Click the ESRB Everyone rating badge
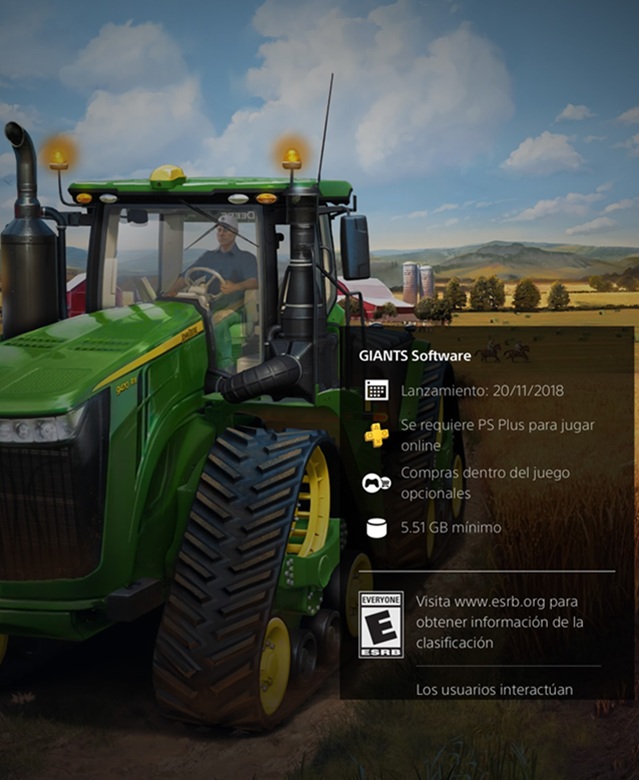 click(x=381, y=624)
